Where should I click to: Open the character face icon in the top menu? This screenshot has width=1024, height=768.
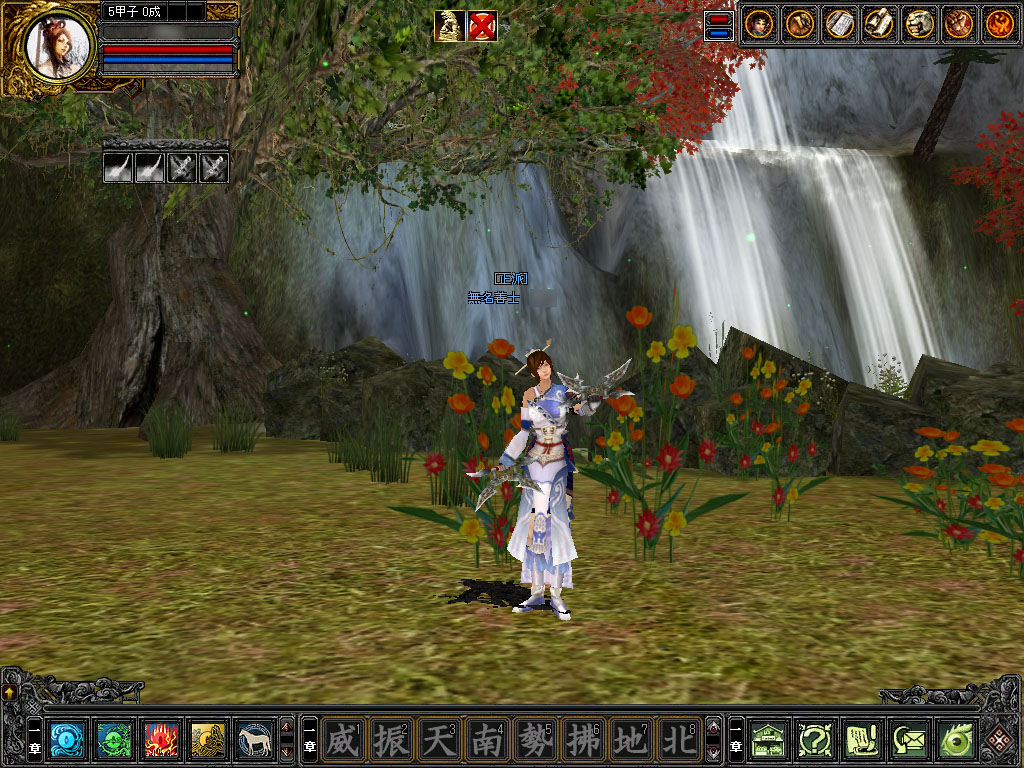click(x=759, y=24)
